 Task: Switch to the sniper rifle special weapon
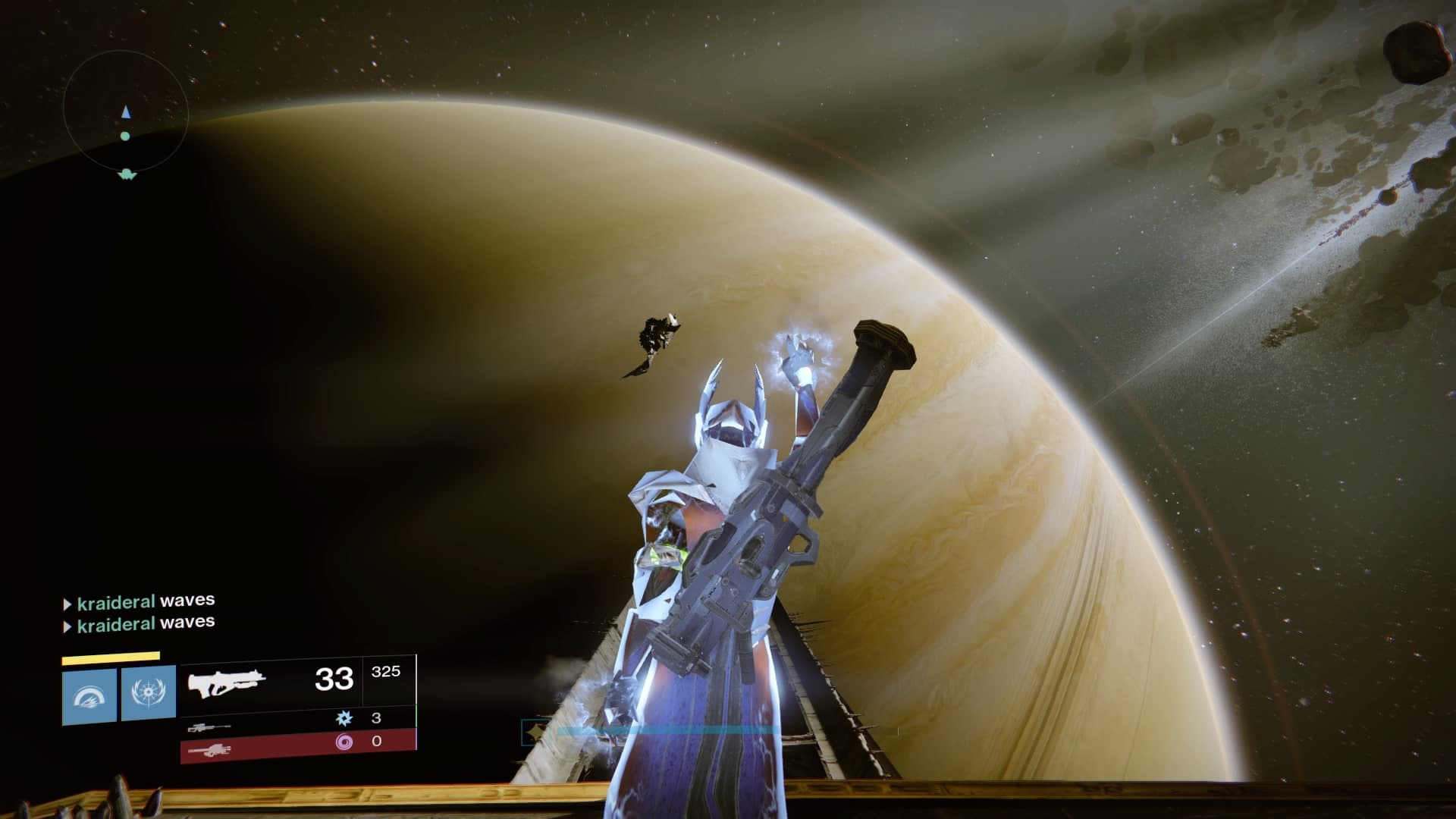209,727
